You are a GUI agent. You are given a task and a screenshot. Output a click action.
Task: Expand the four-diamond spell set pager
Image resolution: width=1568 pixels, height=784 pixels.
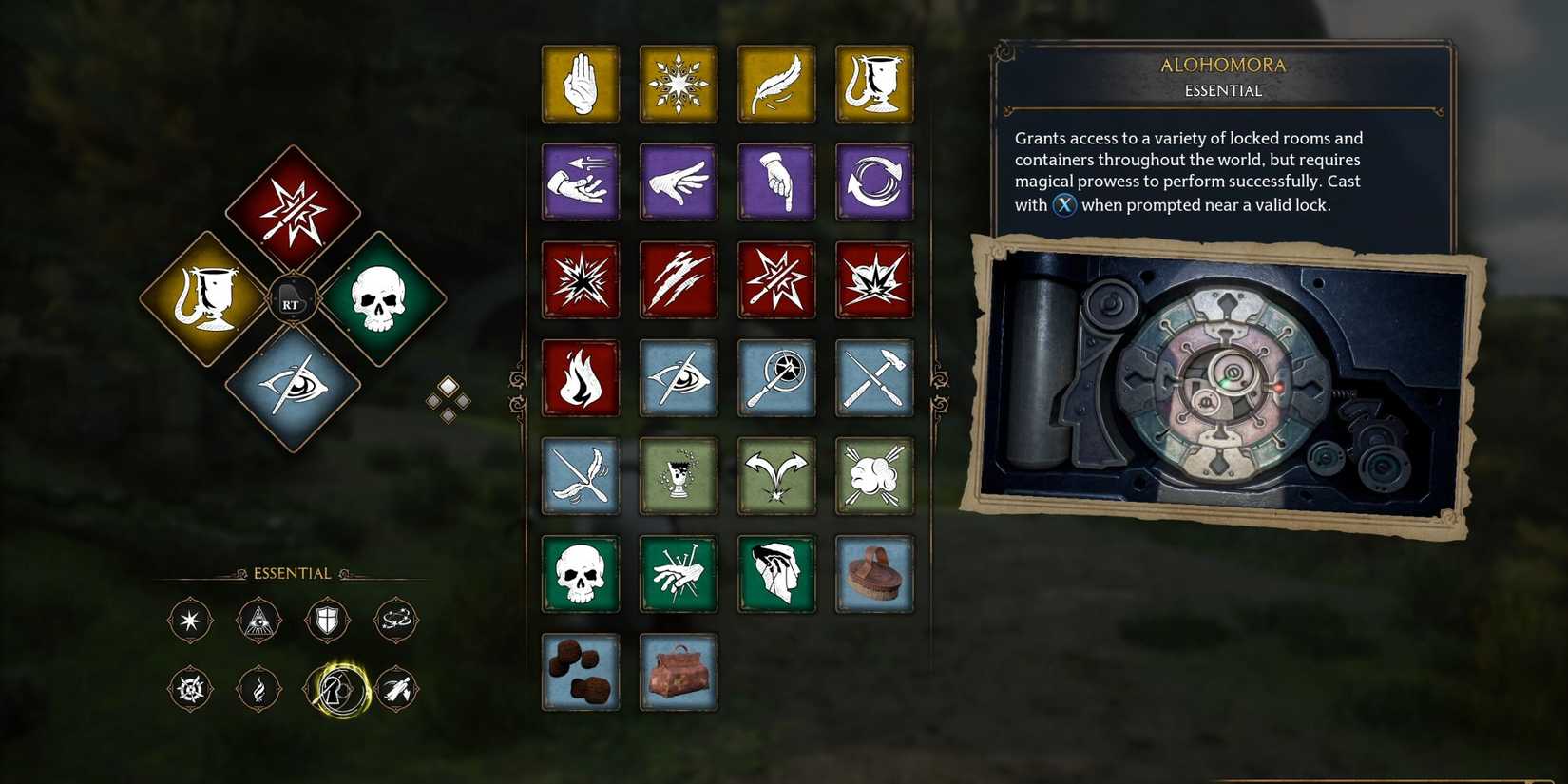pyautogui.click(x=448, y=400)
